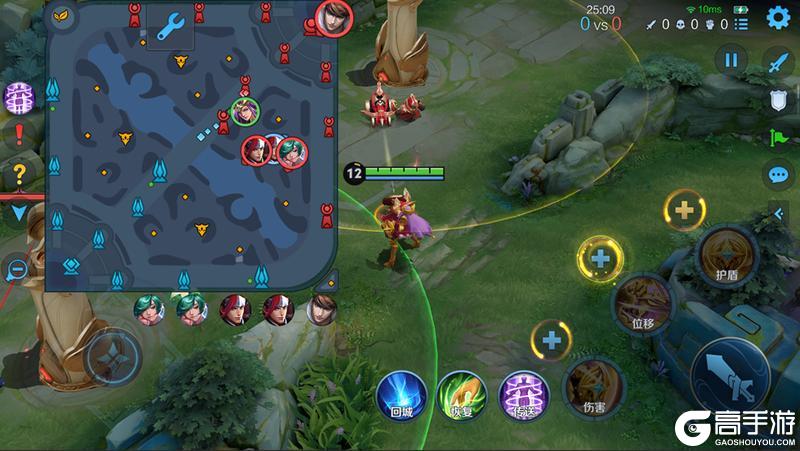Image resolution: width=800 pixels, height=451 pixels.
Task: Pause the match with the pause button
Action: (731, 60)
